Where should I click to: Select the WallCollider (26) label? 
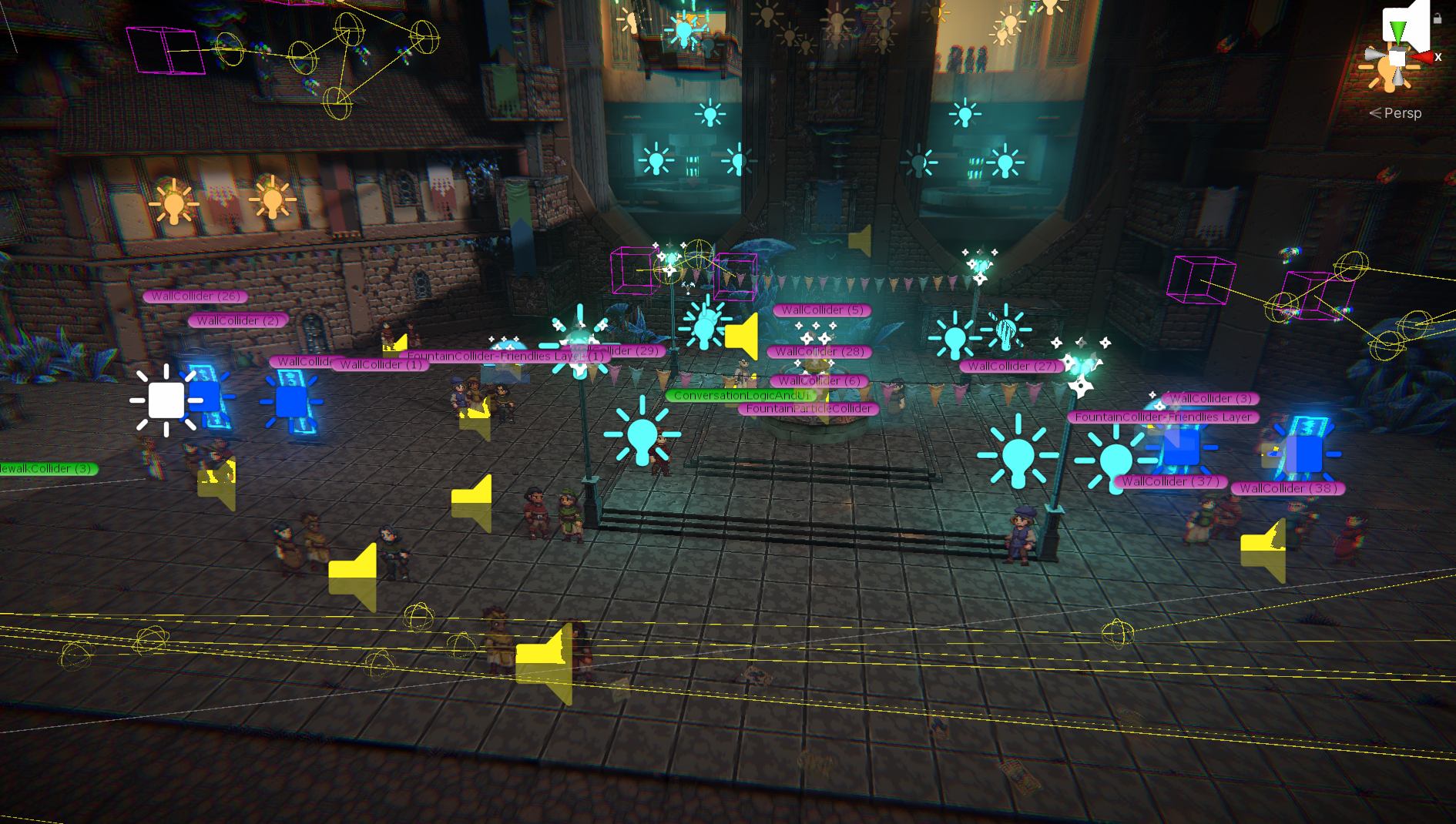pyautogui.click(x=196, y=296)
